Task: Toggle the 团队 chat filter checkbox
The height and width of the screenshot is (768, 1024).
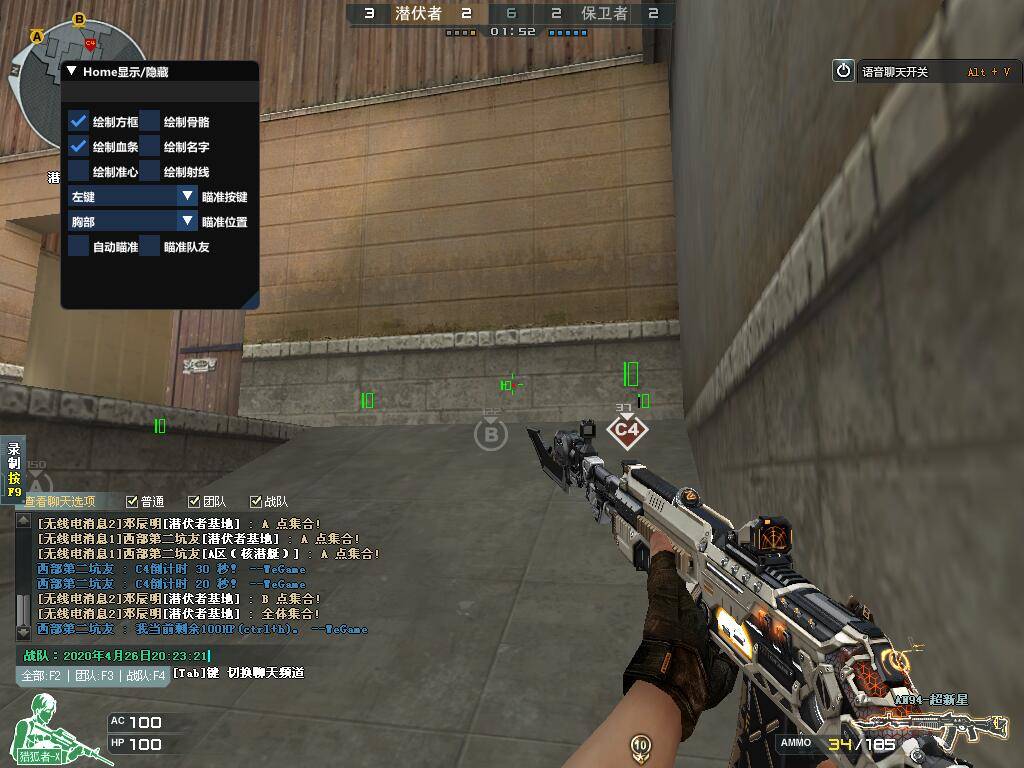Action: [193, 502]
